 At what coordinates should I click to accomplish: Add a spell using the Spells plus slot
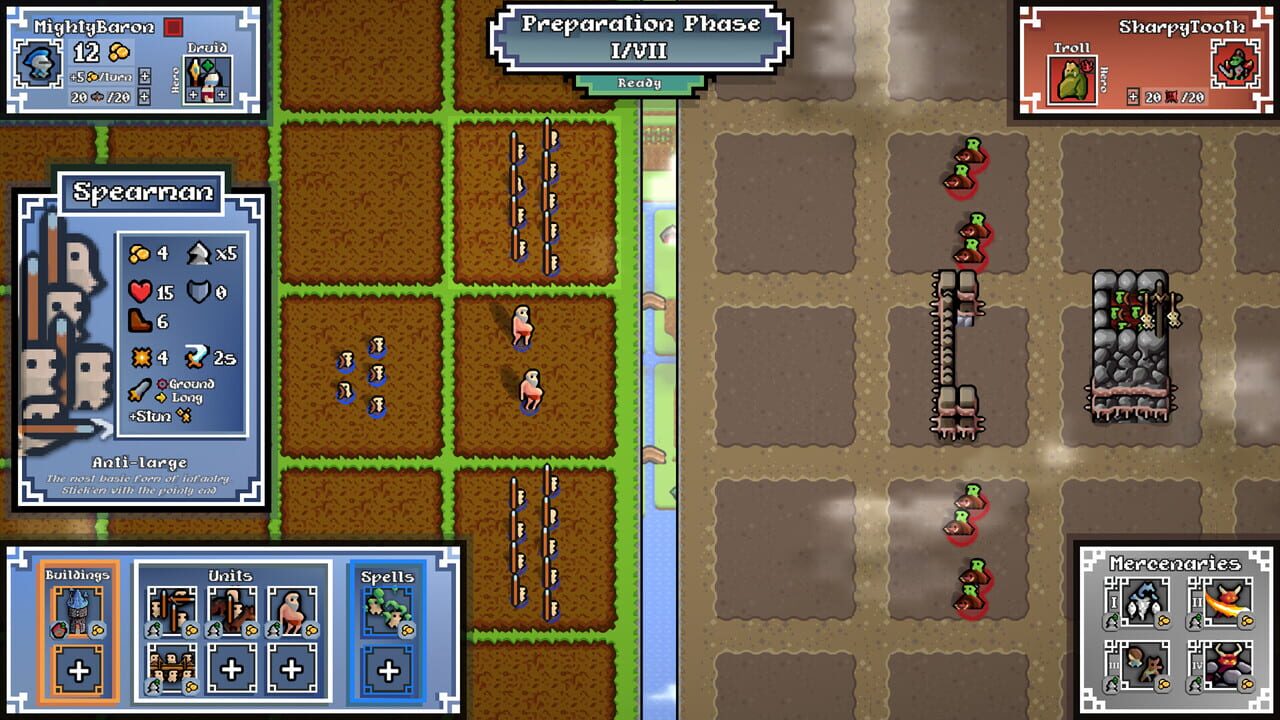388,669
